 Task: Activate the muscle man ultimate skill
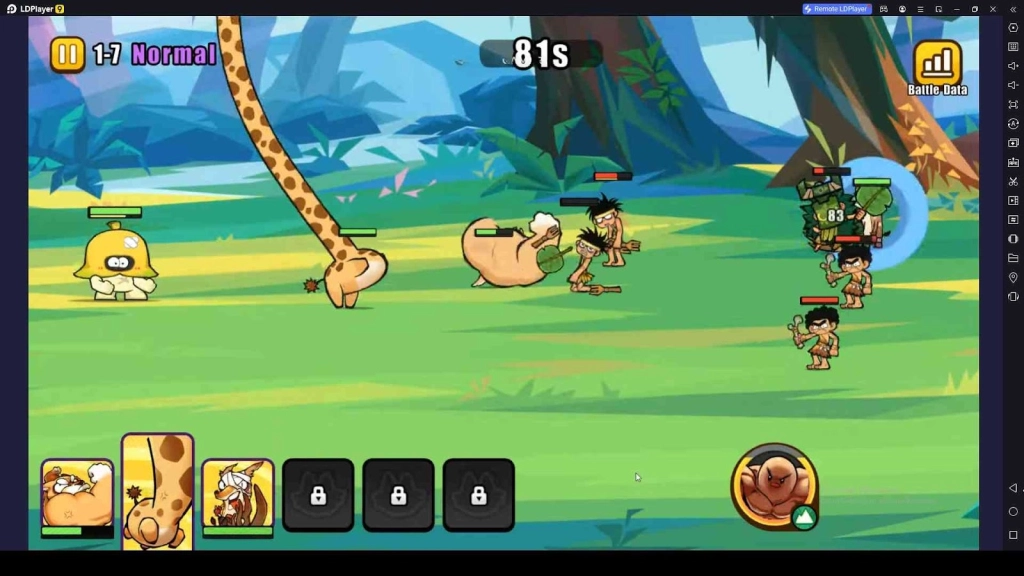point(775,487)
